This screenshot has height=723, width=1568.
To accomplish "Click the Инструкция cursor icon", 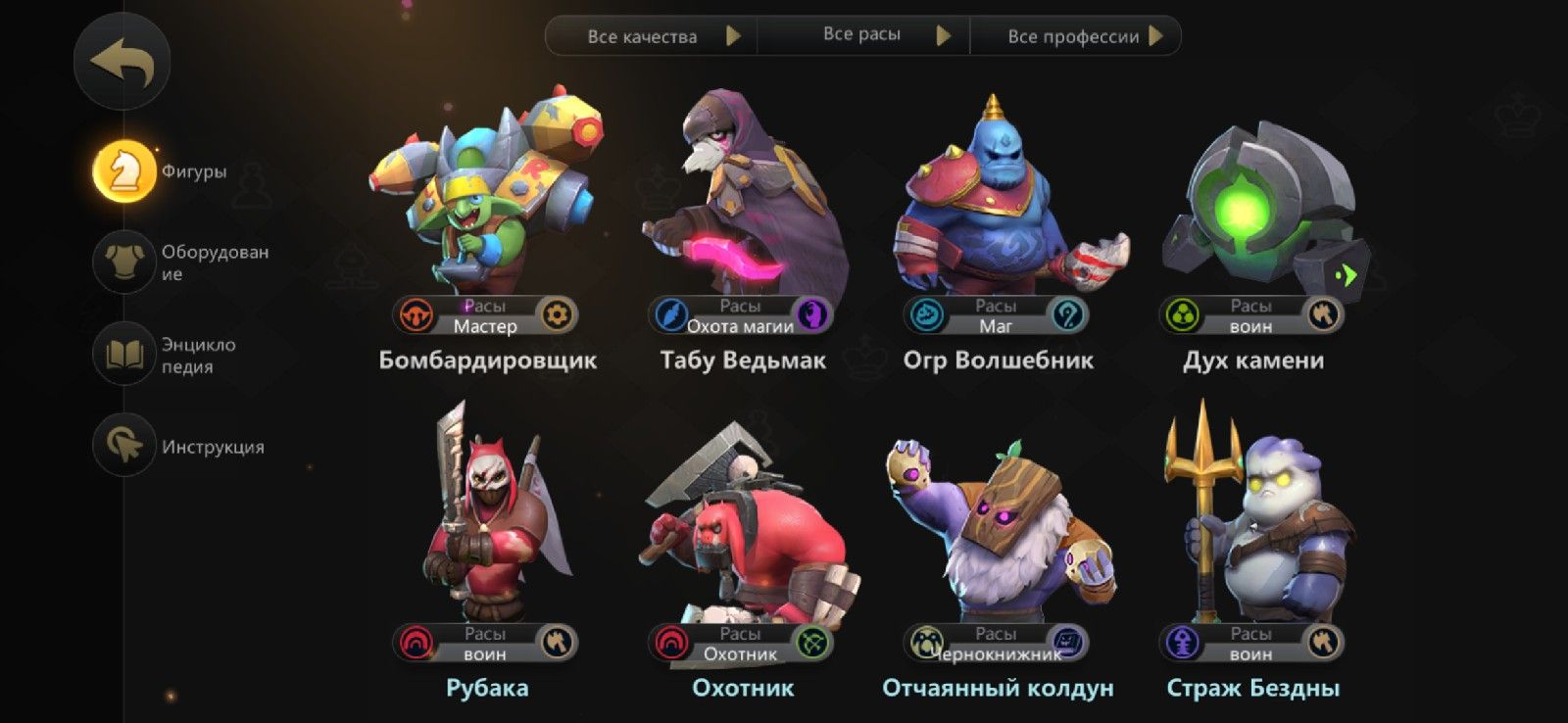I will [x=122, y=447].
